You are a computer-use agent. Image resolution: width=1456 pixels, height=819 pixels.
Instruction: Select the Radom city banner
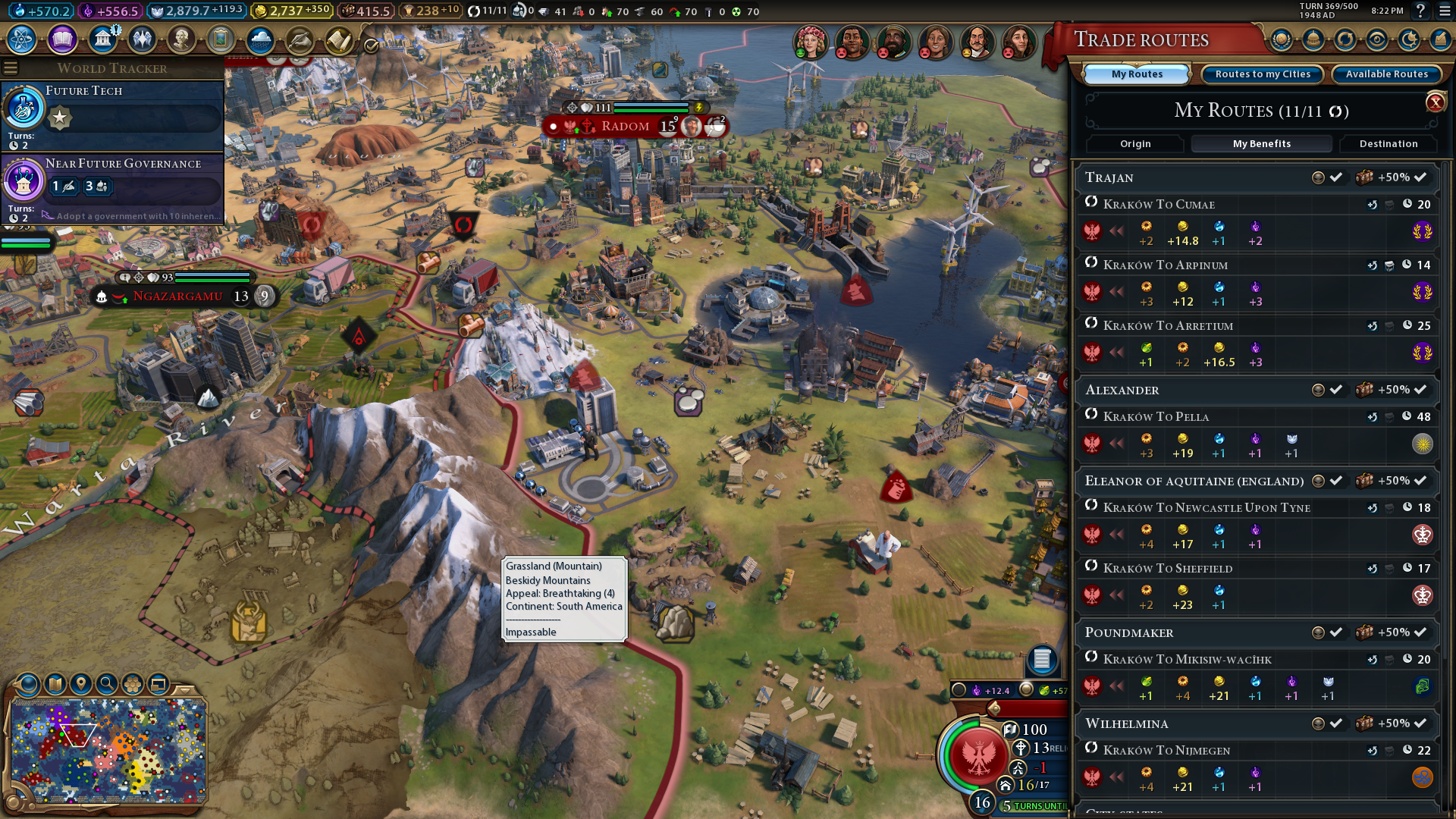[x=626, y=126]
